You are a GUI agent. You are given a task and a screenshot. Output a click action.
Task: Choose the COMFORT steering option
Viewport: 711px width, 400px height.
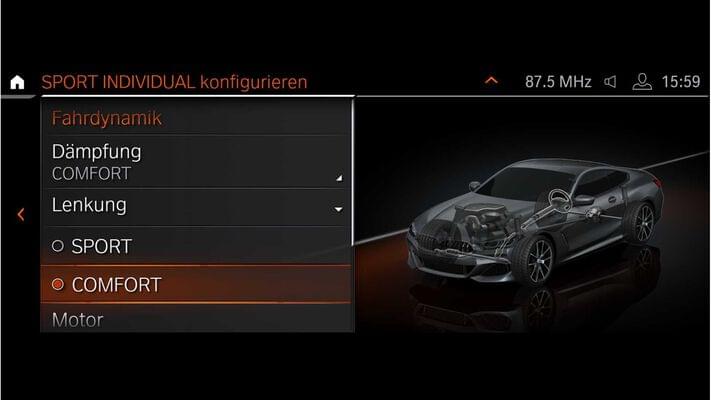coord(197,285)
